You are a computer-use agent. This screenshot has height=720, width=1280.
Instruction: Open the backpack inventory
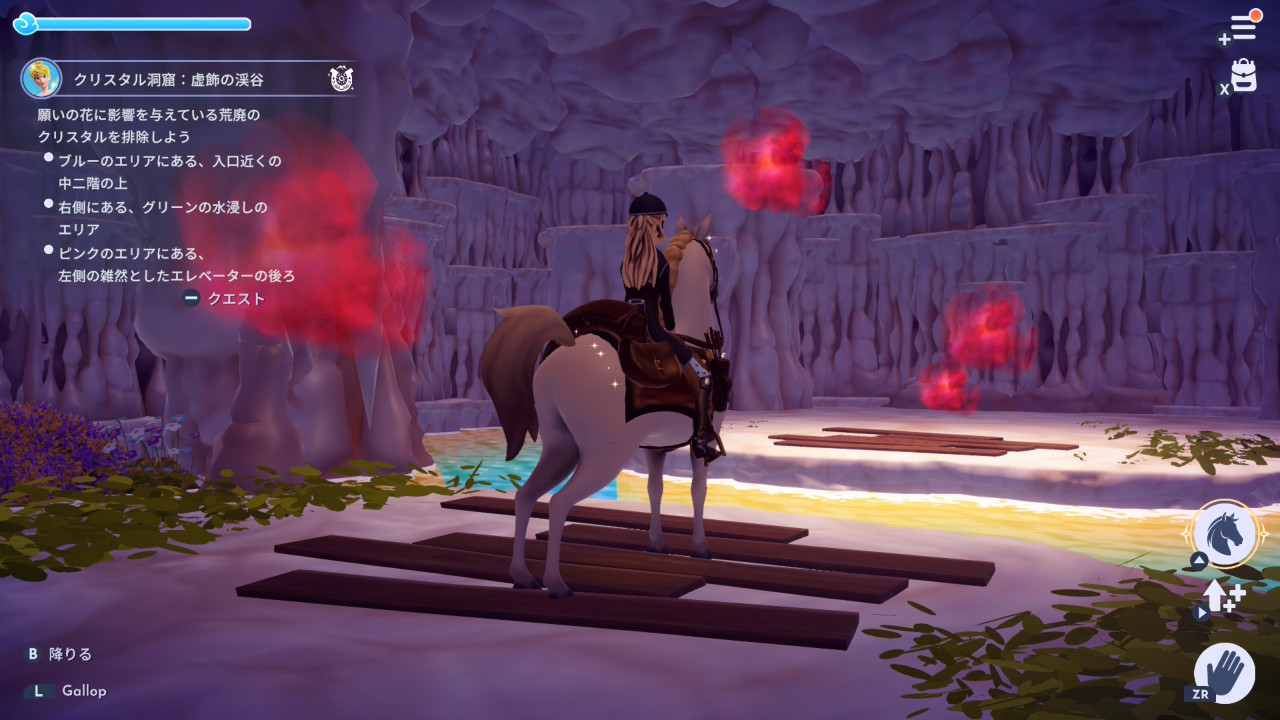[x=1243, y=76]
